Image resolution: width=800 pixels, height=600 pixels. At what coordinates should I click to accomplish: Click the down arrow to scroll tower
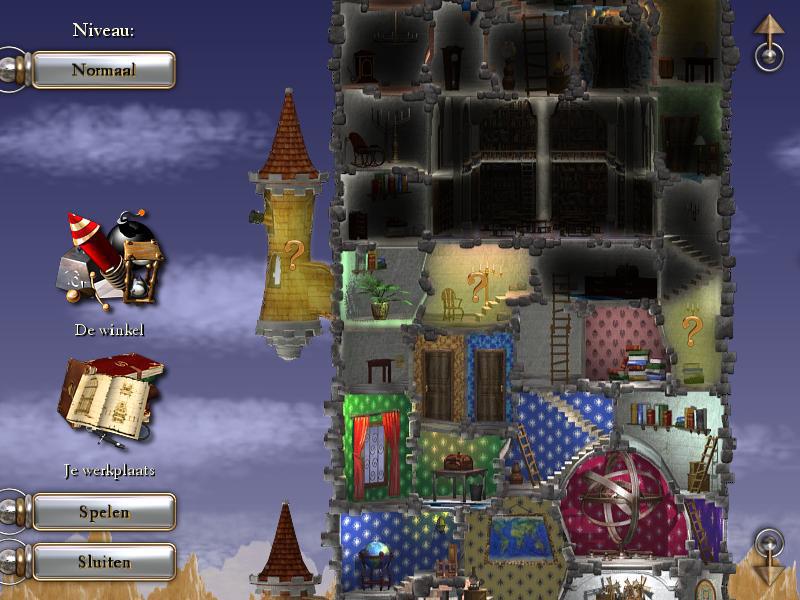click(769, 558)
